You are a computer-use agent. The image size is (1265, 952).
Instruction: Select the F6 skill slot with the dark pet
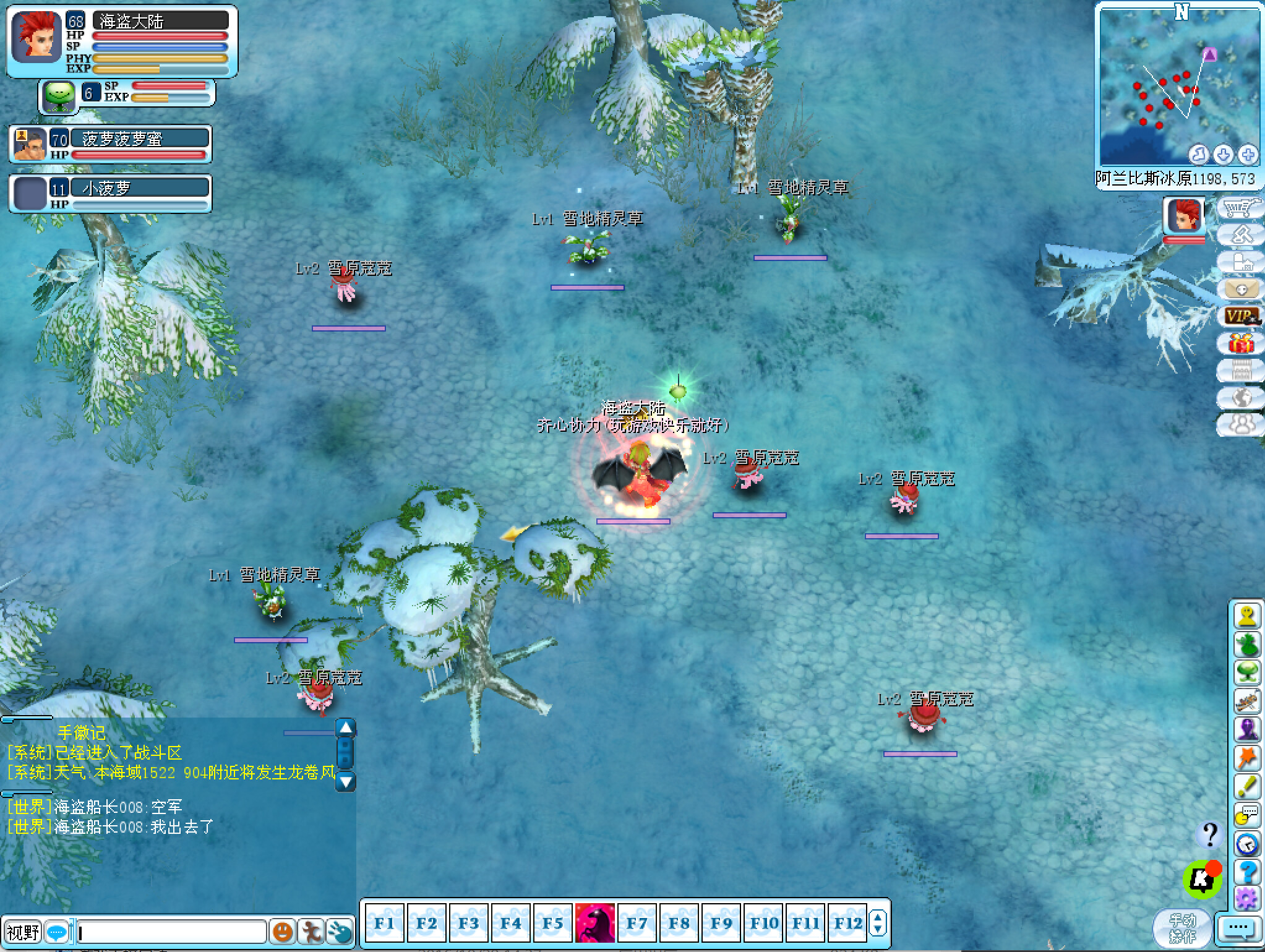[x=595, y=922]
